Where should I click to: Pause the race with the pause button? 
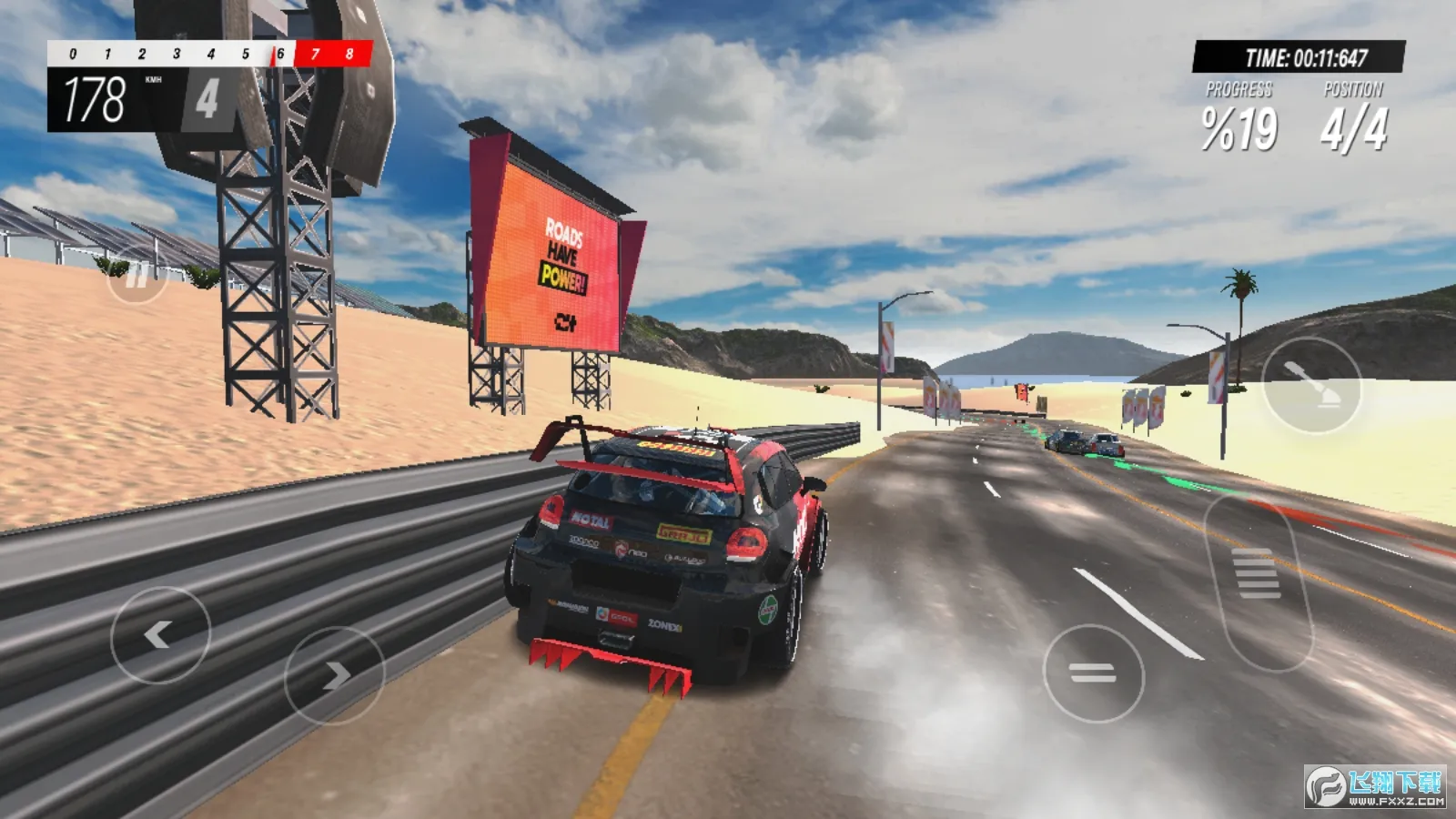136,274
